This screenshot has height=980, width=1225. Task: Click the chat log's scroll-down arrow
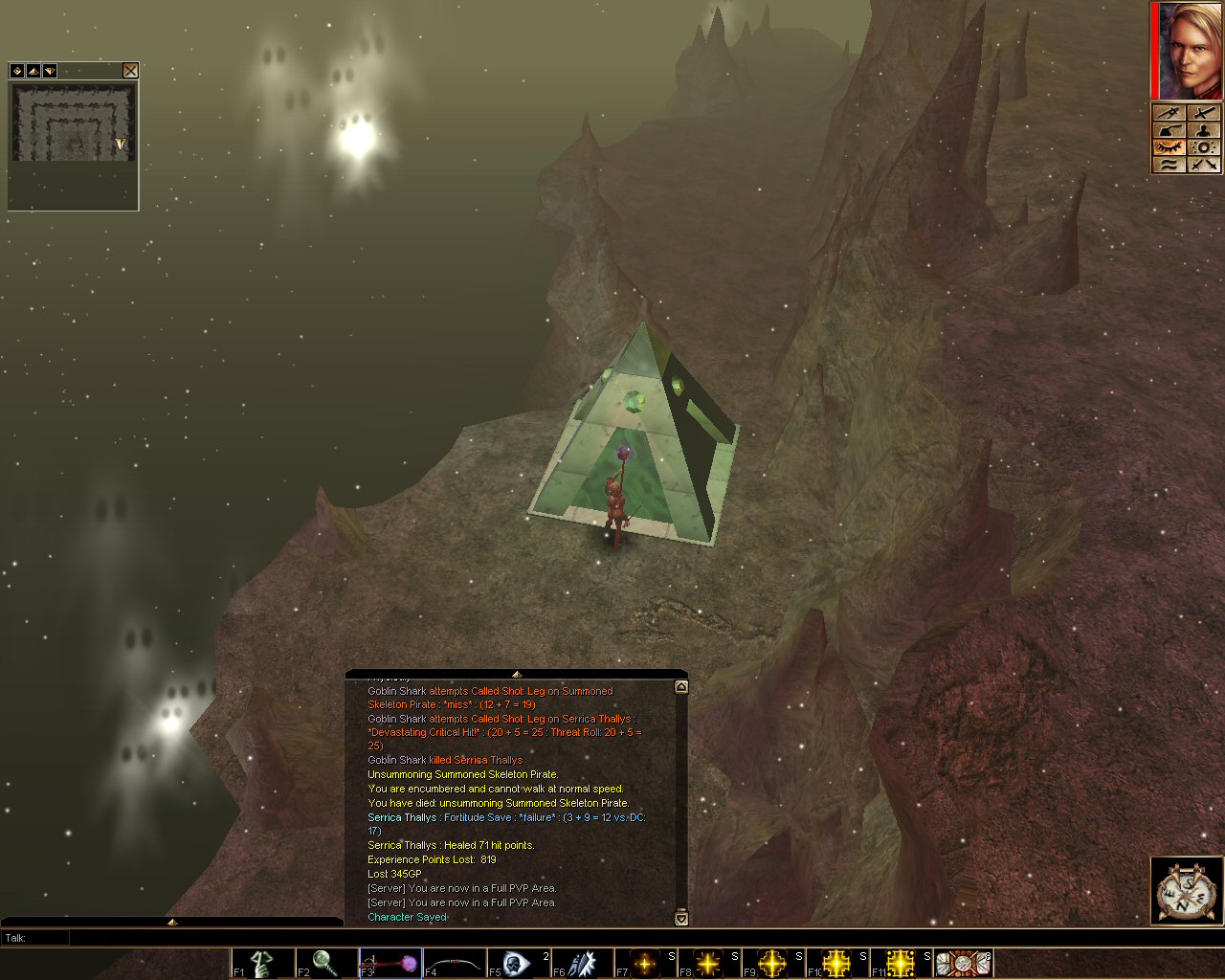coord(681,919)
